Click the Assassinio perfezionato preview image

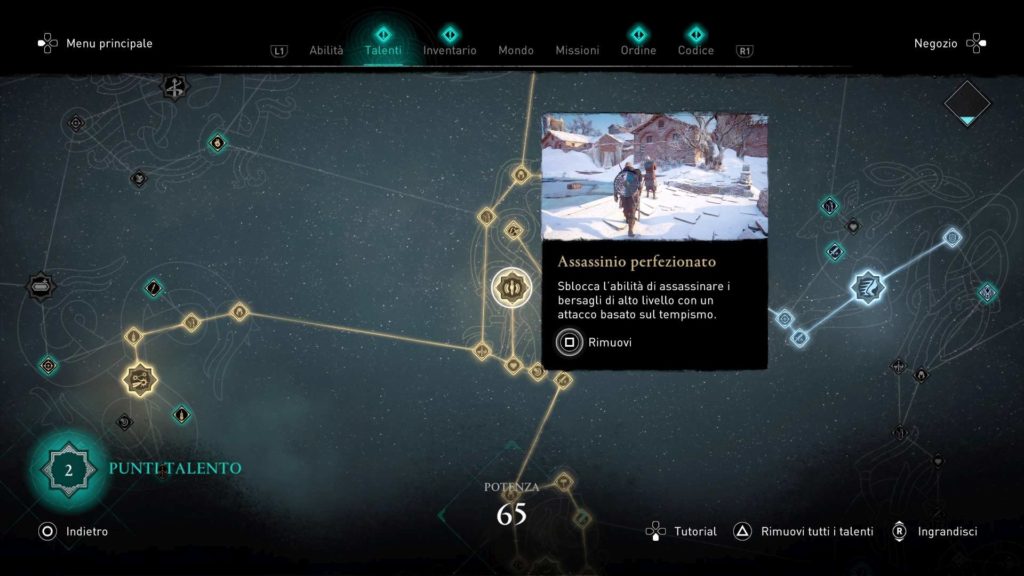point(655,177)
